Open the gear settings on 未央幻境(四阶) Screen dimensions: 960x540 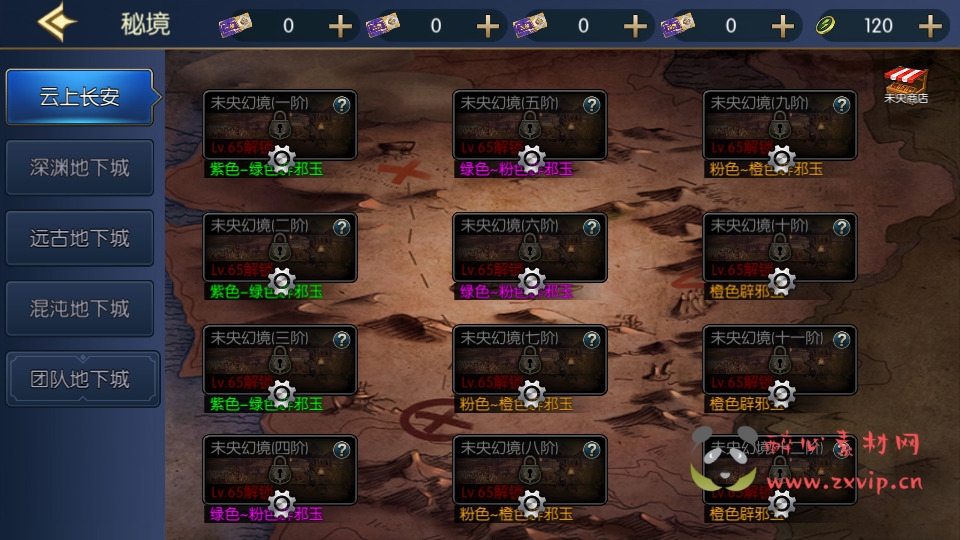281,502
